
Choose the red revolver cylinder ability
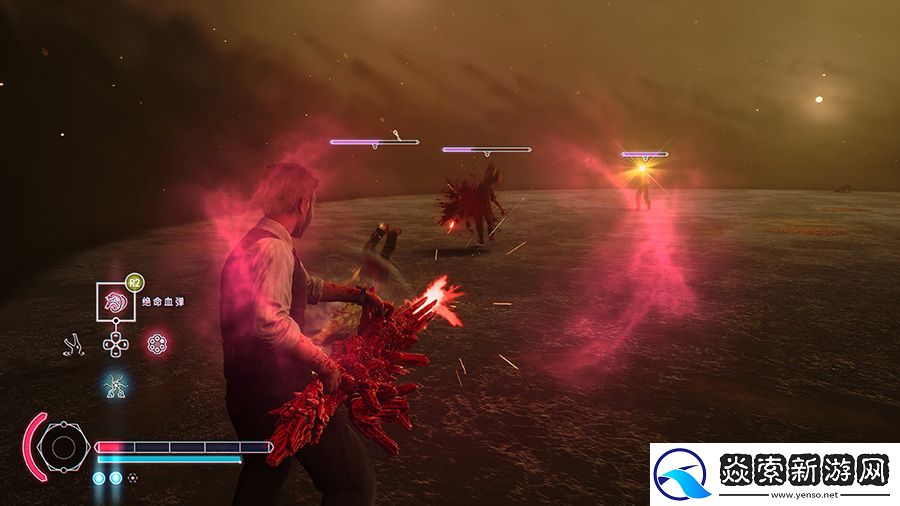157,345
